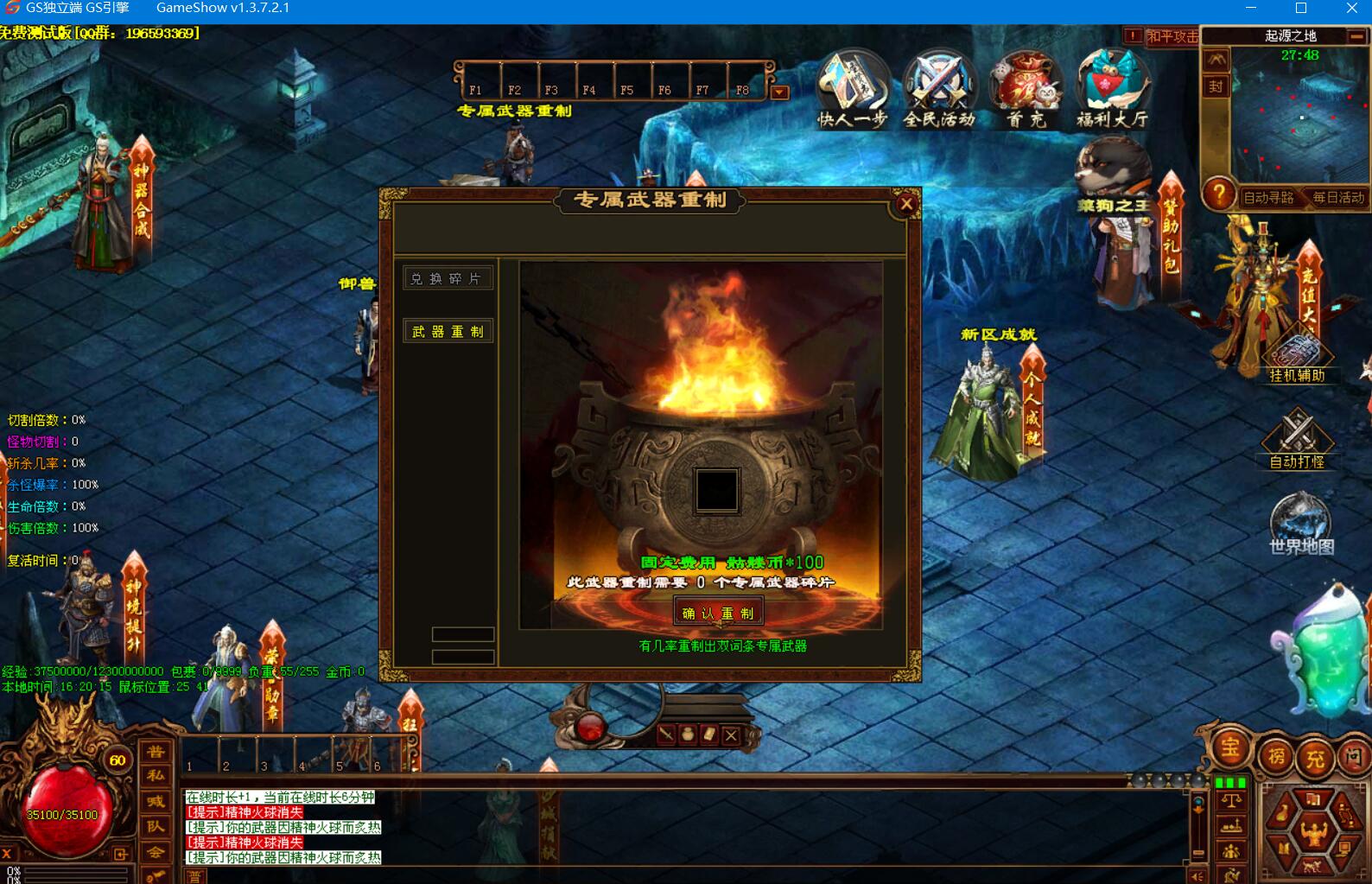Image resolution: width=1372 pixels, height=884 pixels.
Task: Toggle the 挂机辅助 idle assistant
Action: [1297, 355]
